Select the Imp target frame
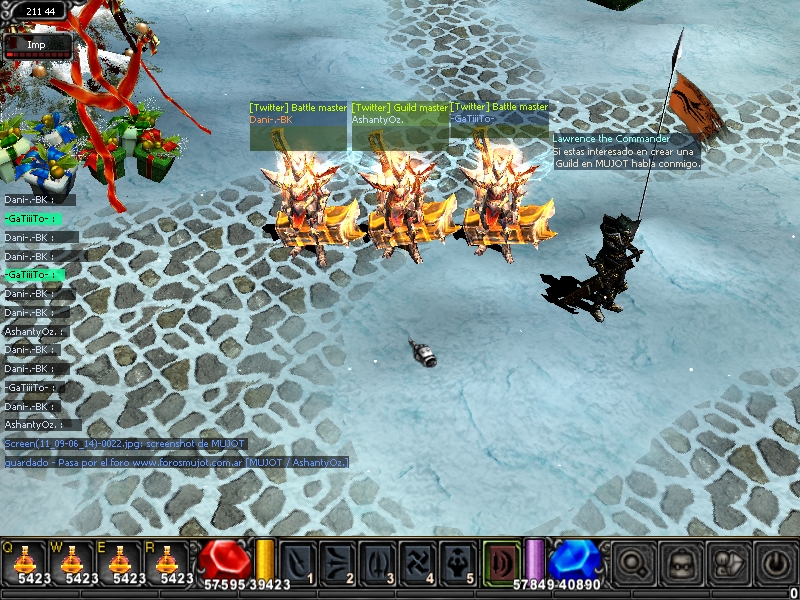Viewport: 800px width, 600px height. (37, 45)
